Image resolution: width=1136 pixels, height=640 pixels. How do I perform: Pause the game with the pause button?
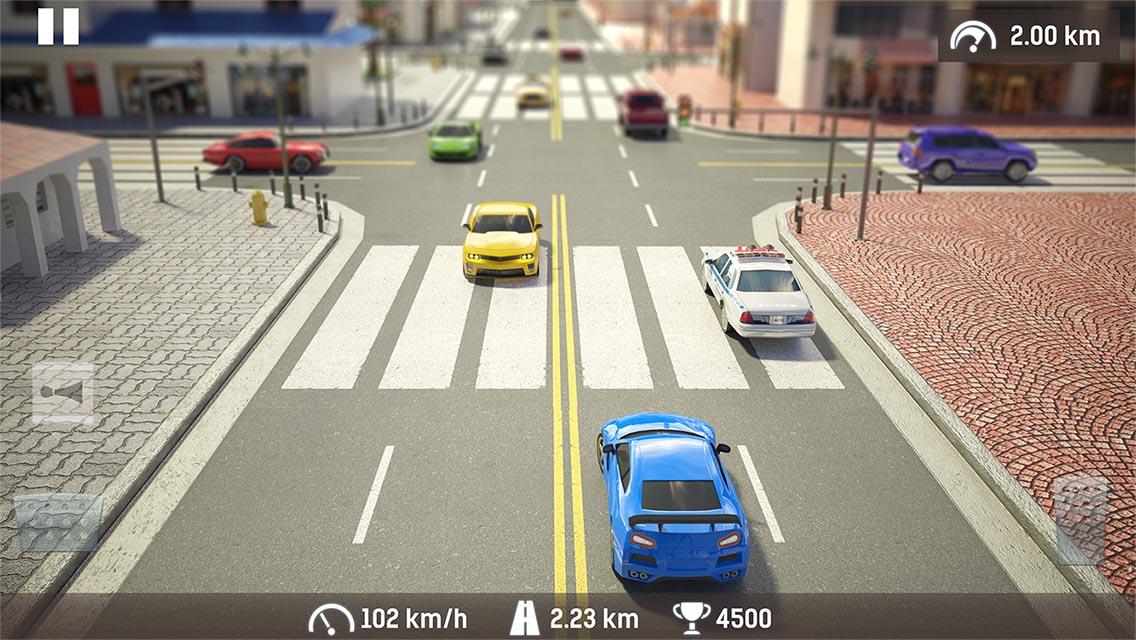(58, 26)
